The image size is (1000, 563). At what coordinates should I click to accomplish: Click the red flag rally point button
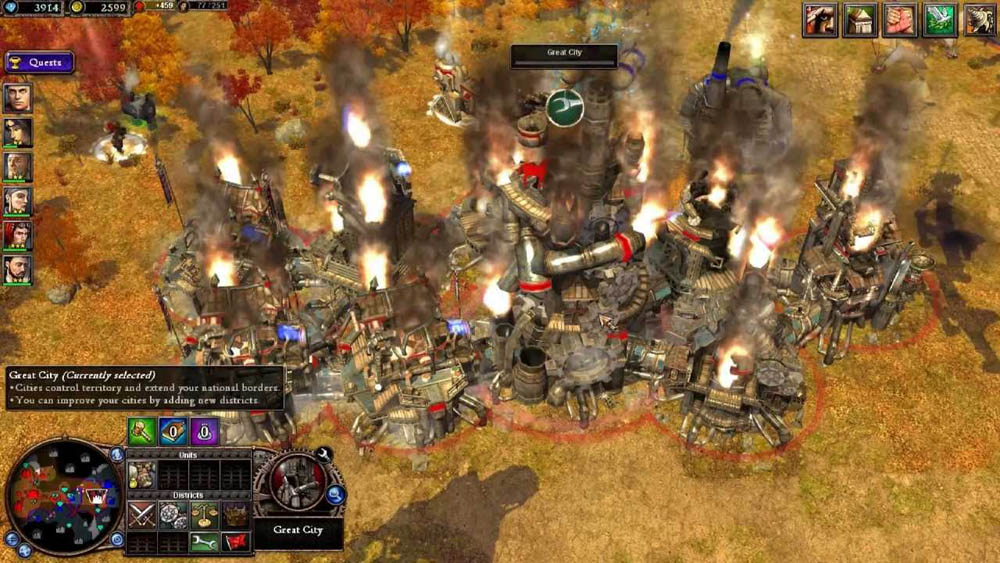(235, 542)
